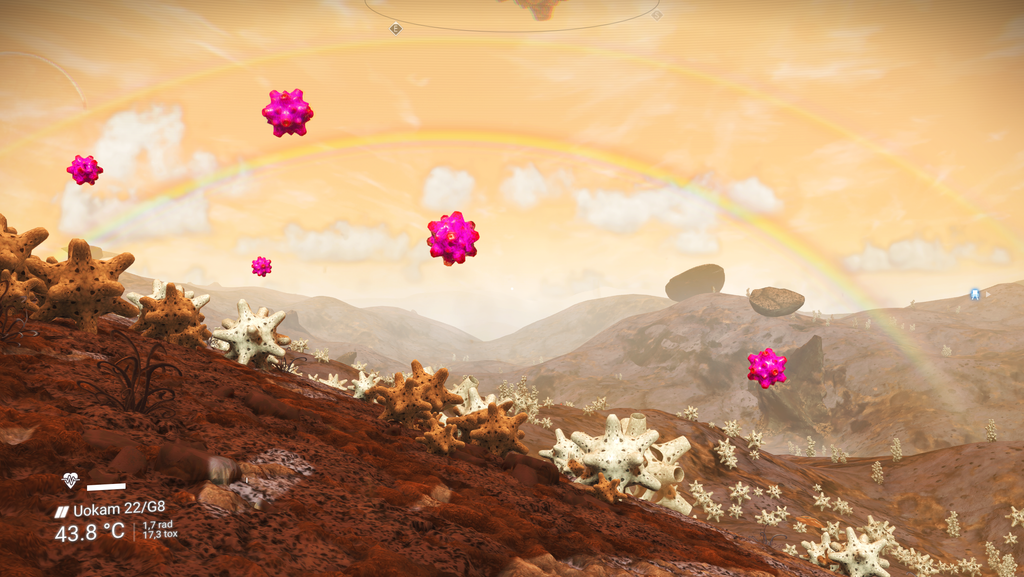Screen dimensions: 1024x577
Task: Select the South marker on the compass
Action: tap(657, 15)
